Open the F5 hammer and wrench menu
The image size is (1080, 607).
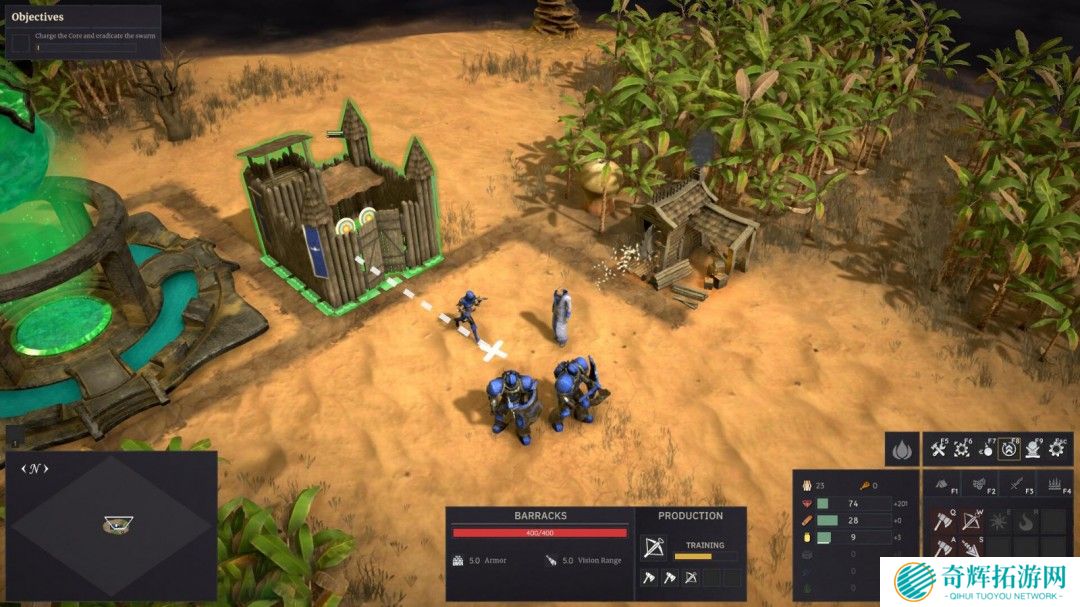pyautogui.click(x=940, y=450)
